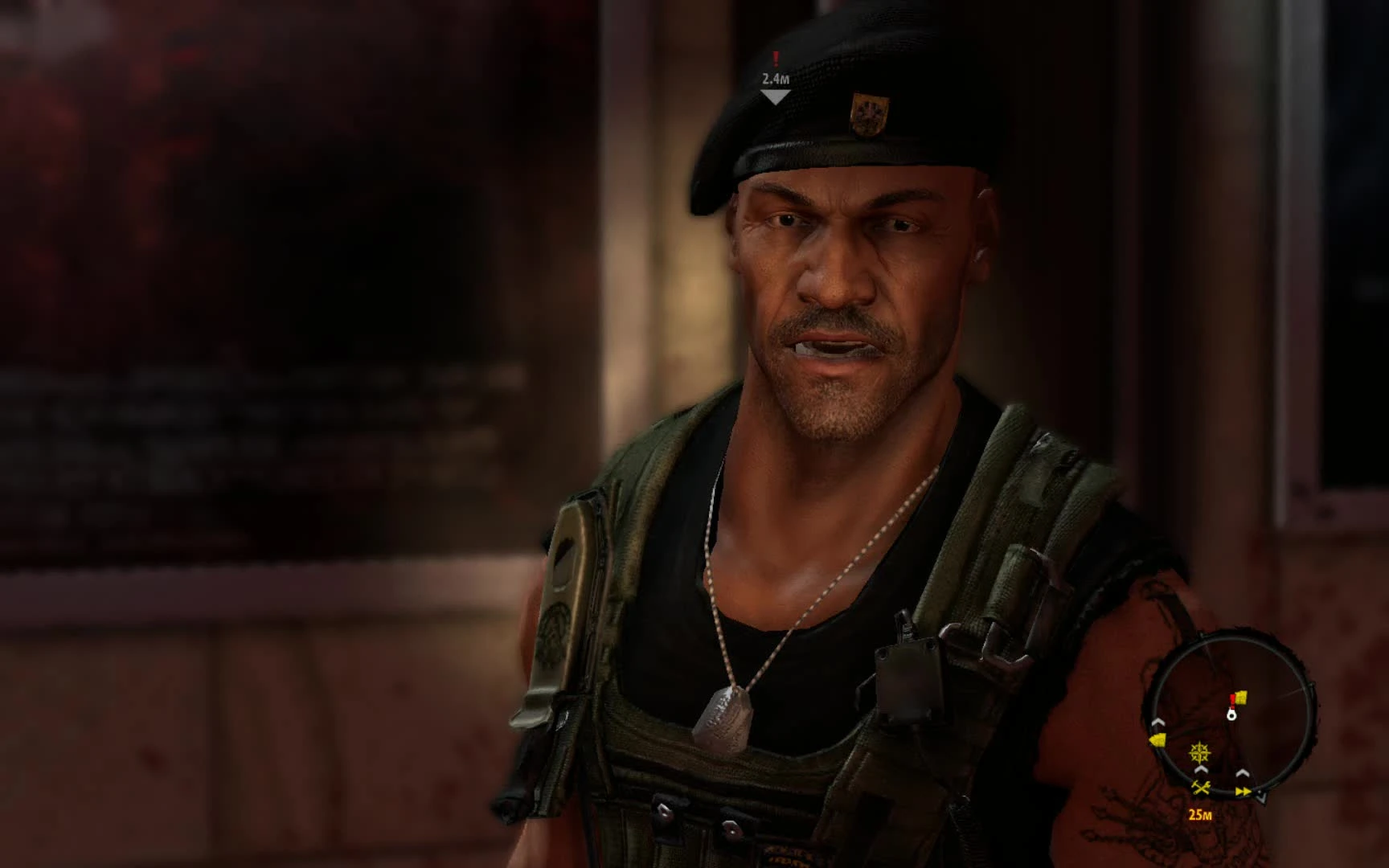Click the chevron above the compass rose icon
Viewport: 1389px width, 868px height.
[1199, 771]
